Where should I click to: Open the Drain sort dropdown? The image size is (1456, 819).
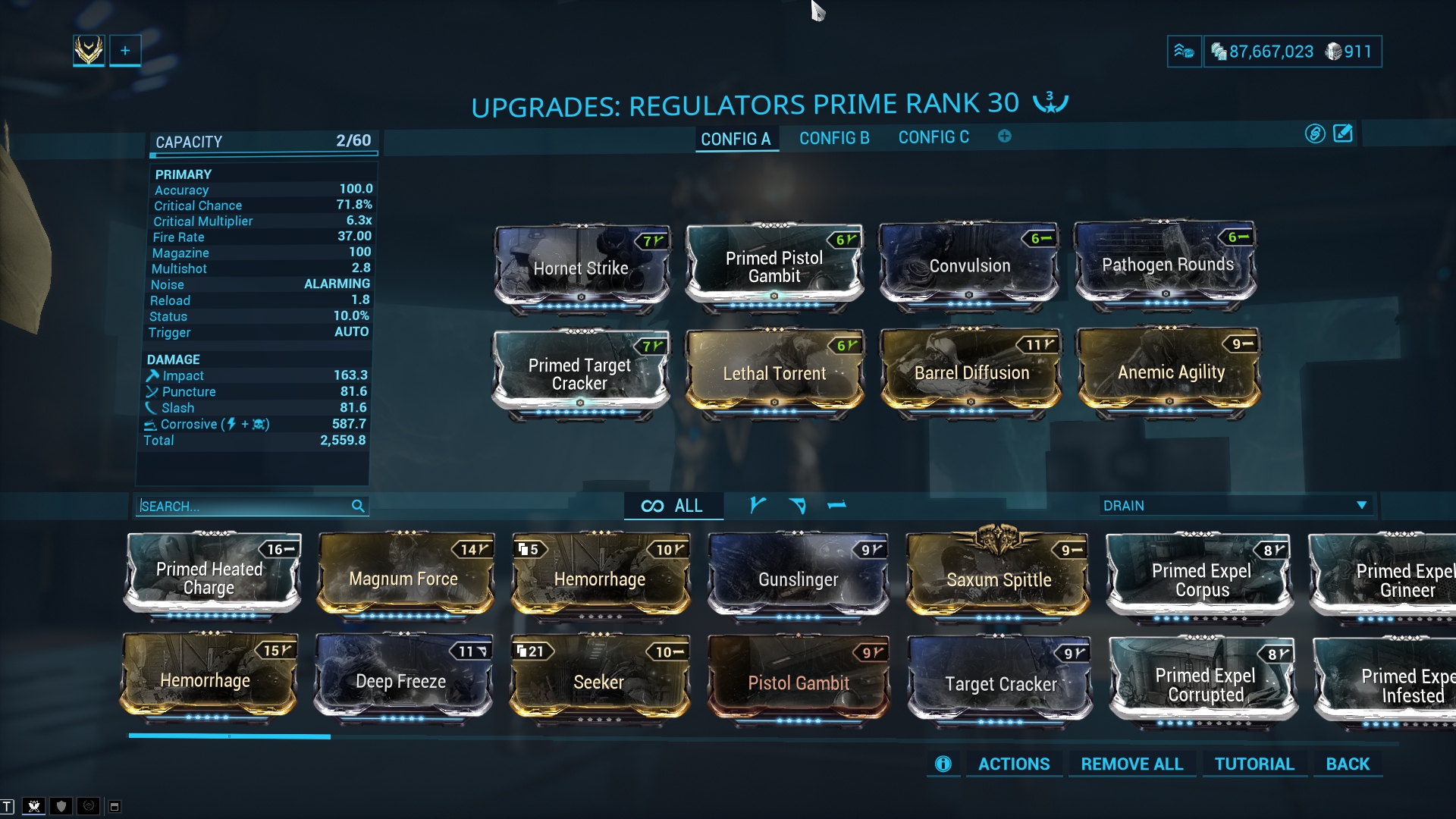[x=1235, y=506]
